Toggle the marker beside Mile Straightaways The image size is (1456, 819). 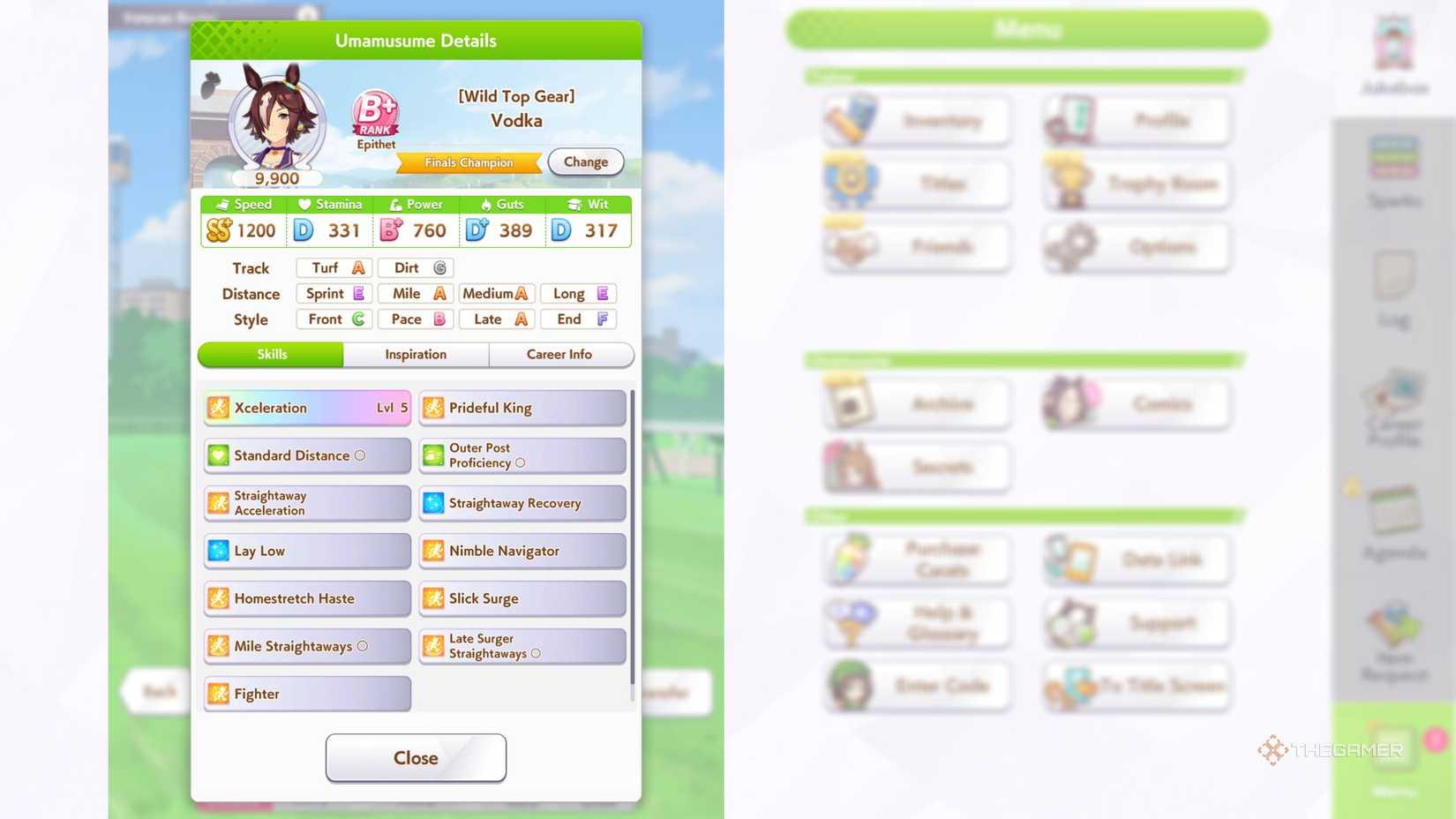coord(364,645)
